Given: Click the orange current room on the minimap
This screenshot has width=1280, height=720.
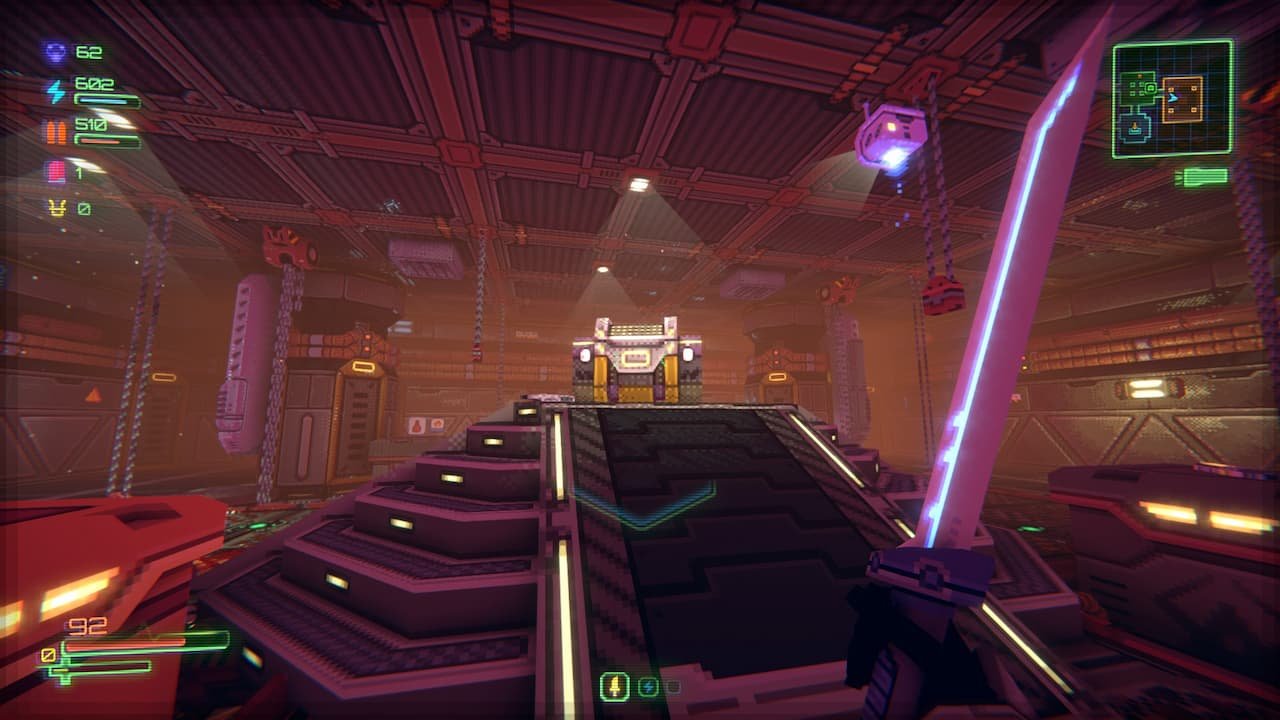Looking at the screenshot, I should click(x=1181, y=99).
